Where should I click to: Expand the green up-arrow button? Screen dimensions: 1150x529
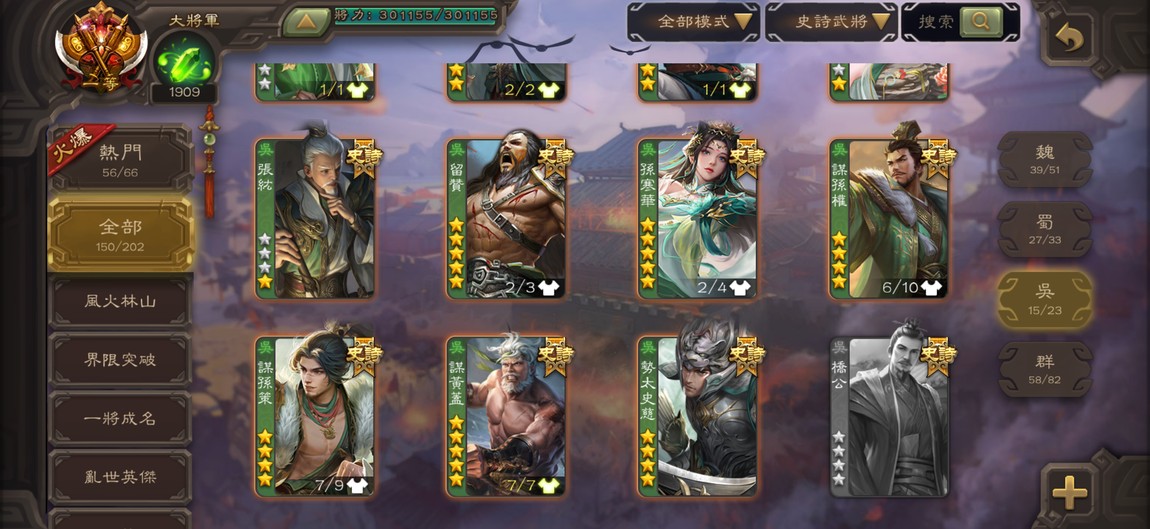tap(307, 21)
